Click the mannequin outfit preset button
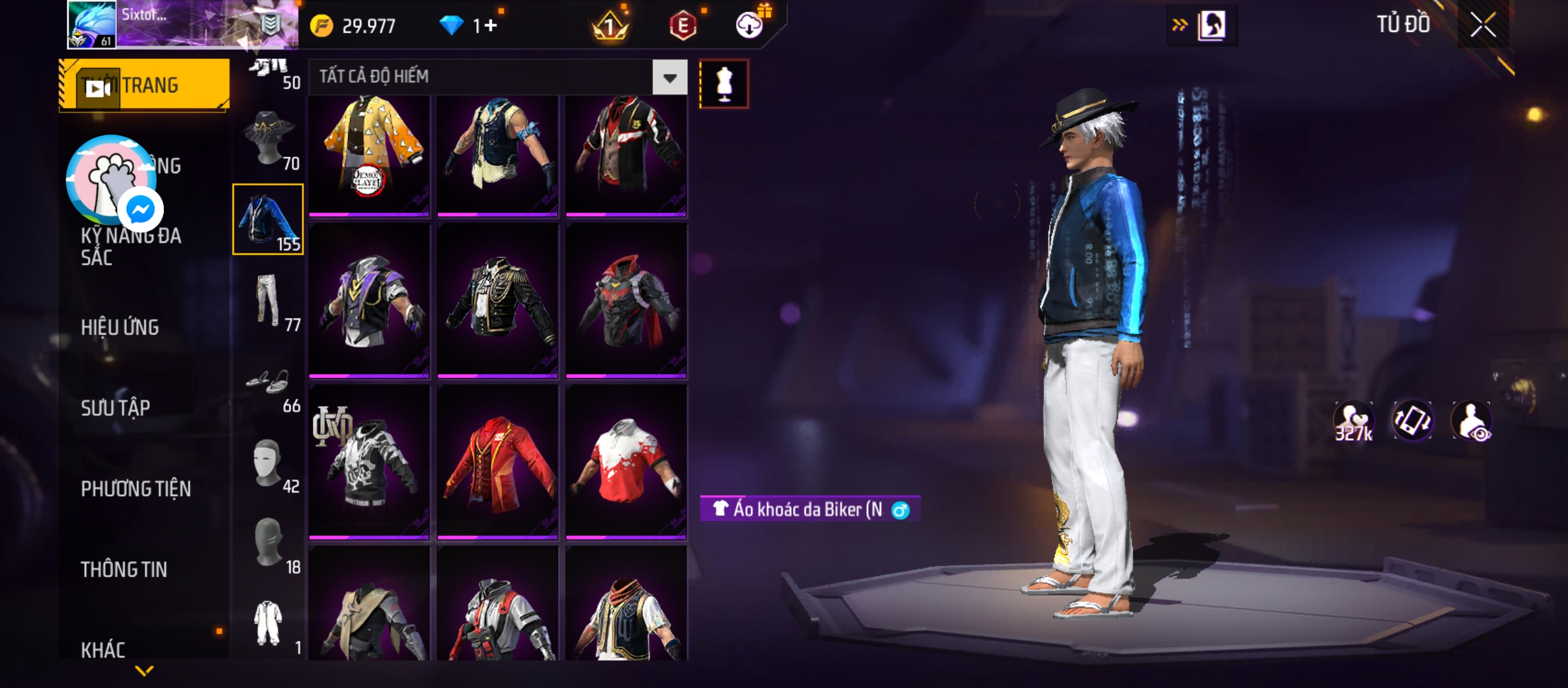The width and height of the screenshot is (1568, 688). coord(724,84)
